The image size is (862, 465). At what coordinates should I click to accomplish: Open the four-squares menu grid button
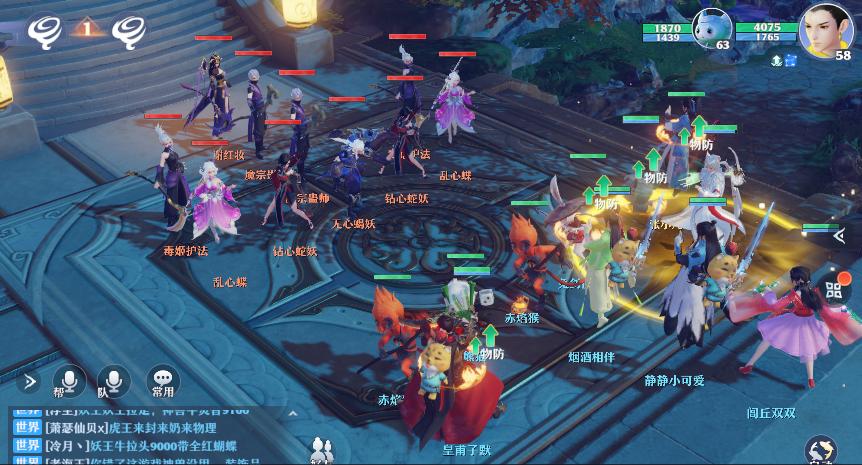point(835,292)
